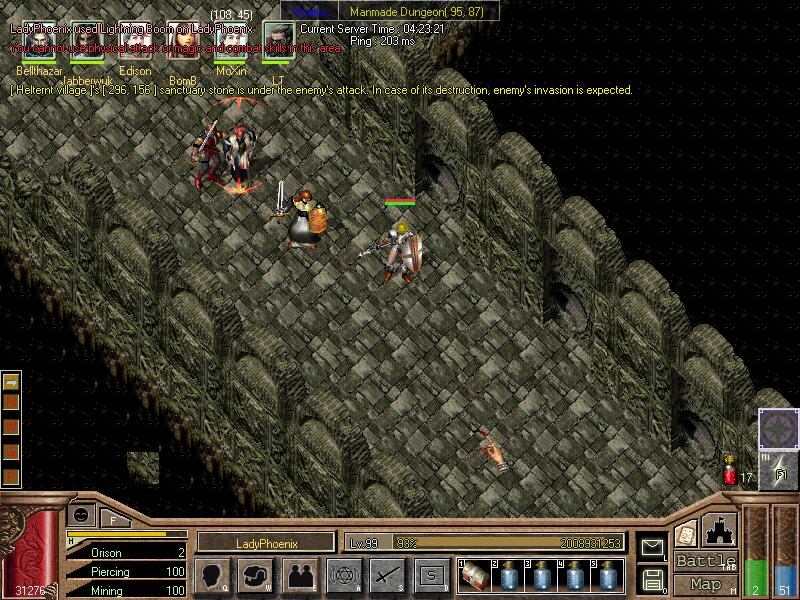Click the S button in action bar
Viewport: 800px width, 600px height.
tap(431, 575)
